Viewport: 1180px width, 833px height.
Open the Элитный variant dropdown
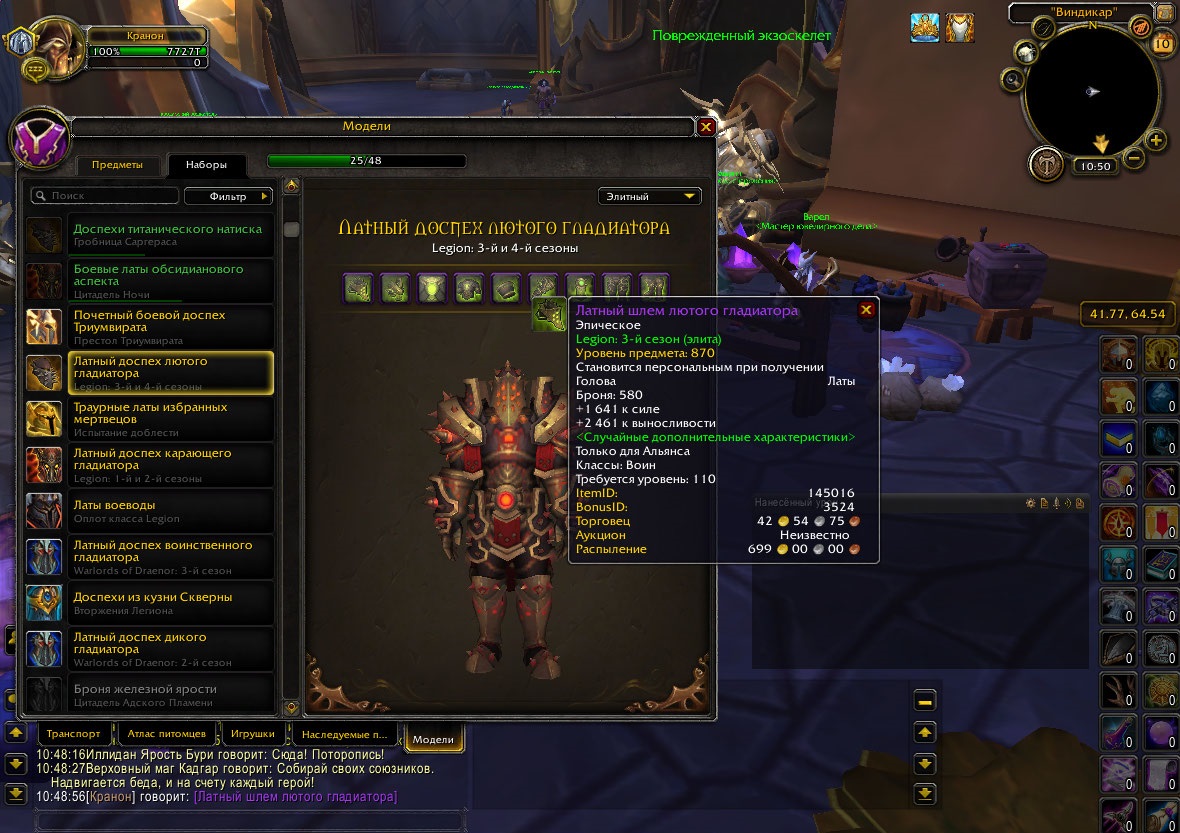tap(649, 197)
